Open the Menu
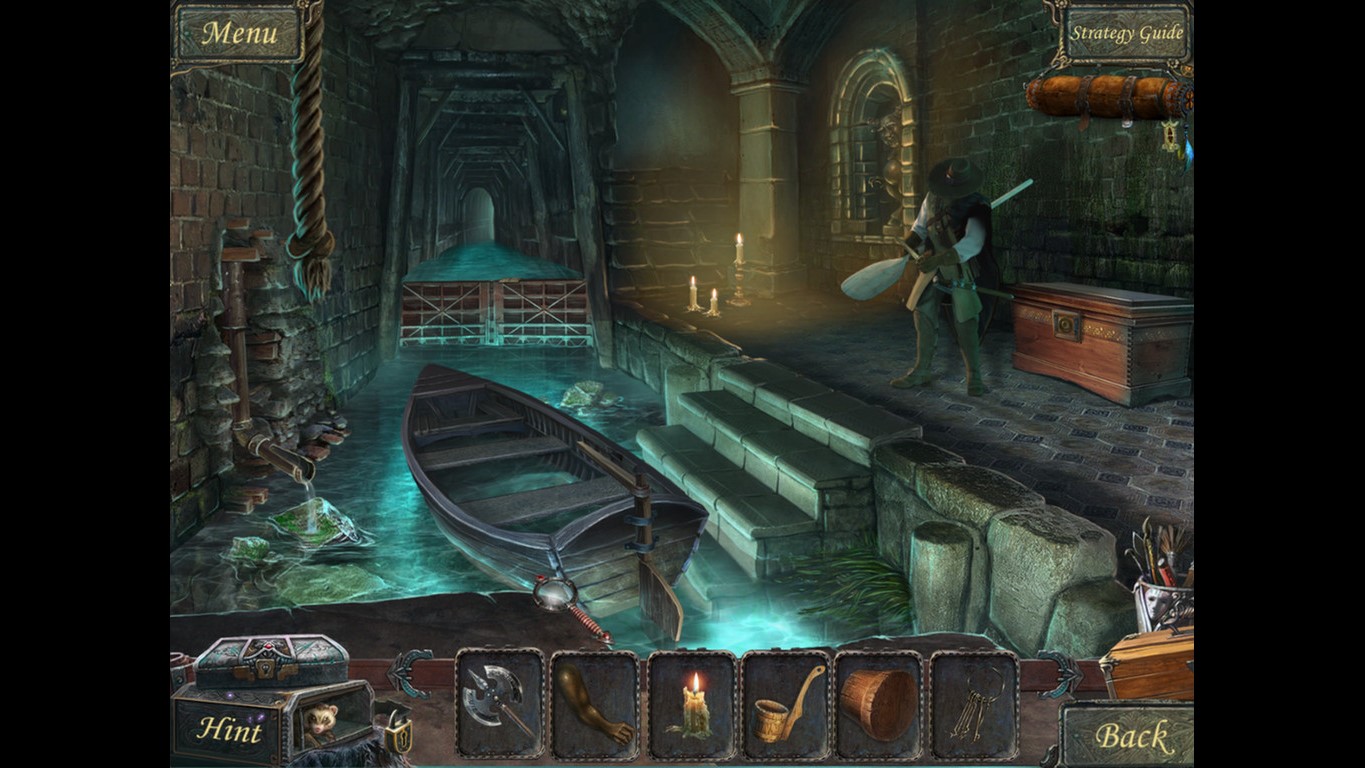 tap(239, 31)
